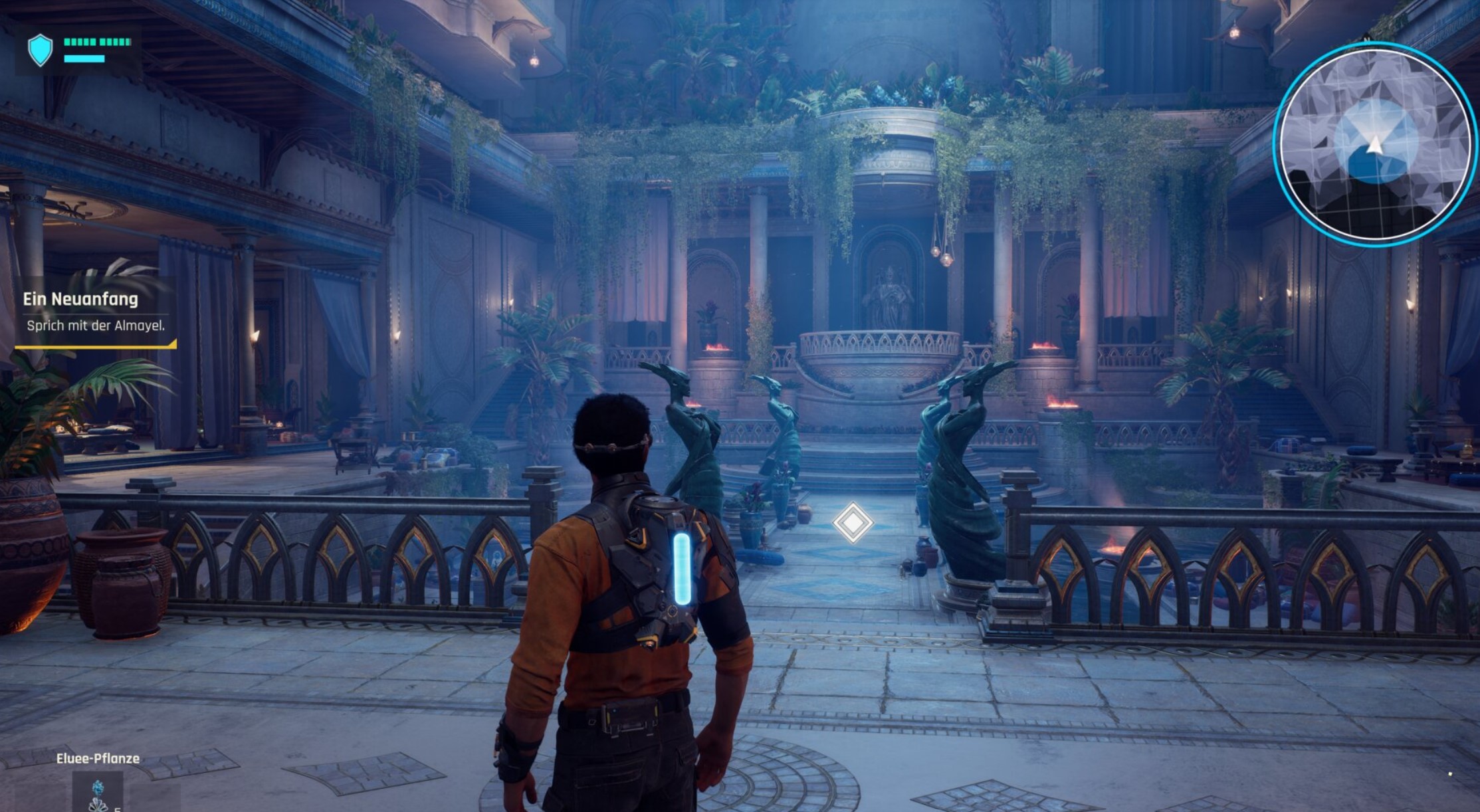Use the Eluee-Pflanze item slot

98,793
